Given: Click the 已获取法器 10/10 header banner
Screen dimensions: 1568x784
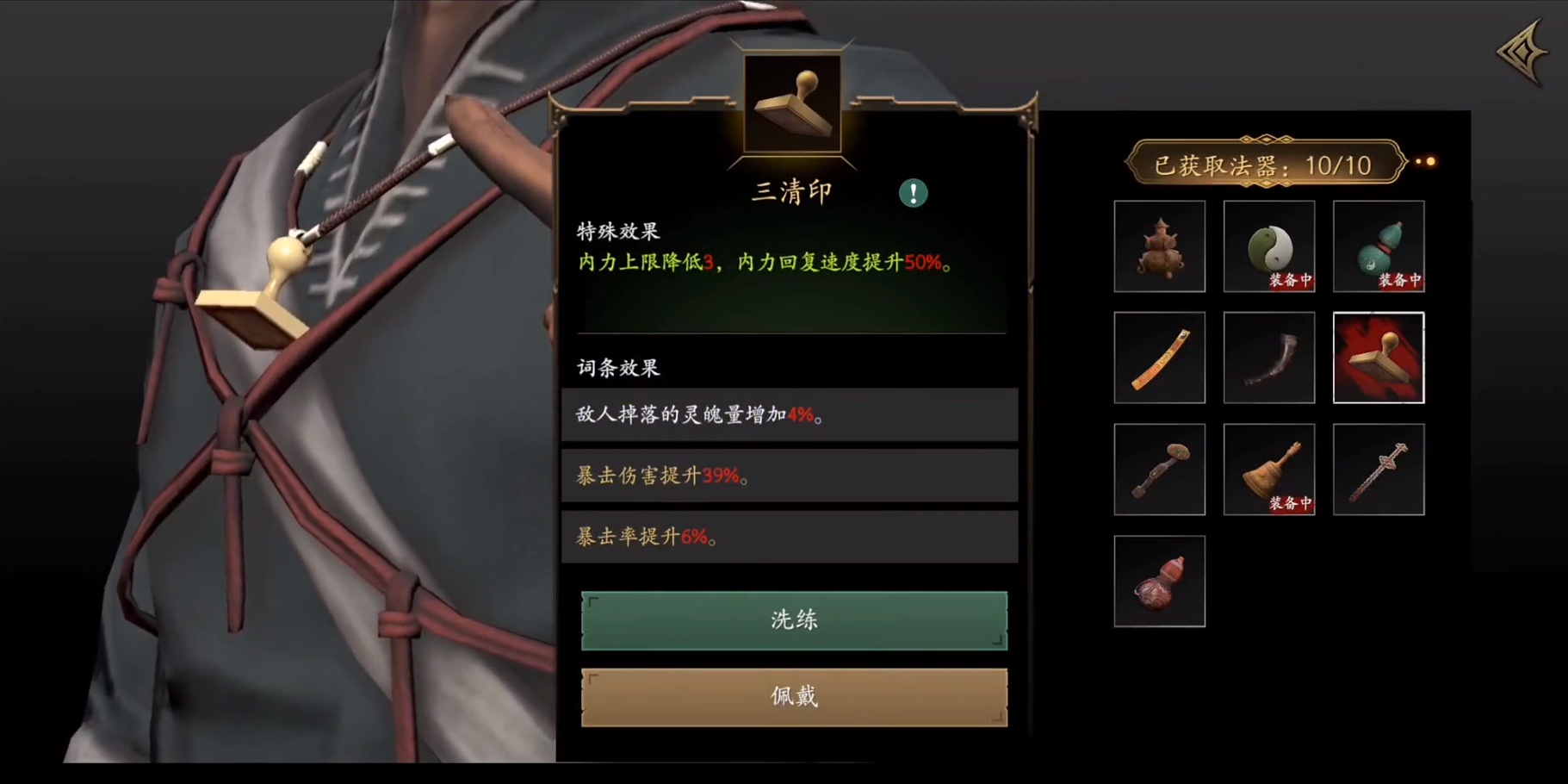Looking at the screenshot, I should pyautogui.click(x=1263, y=164).
